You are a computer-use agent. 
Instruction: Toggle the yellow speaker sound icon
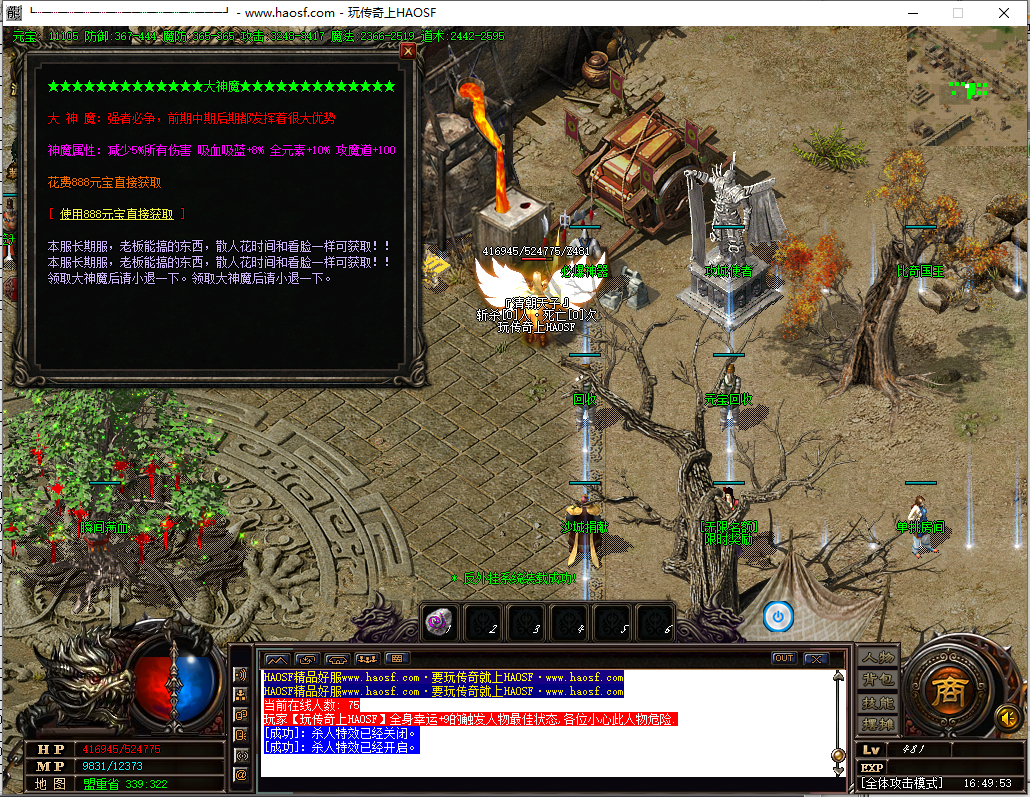(x=1007, y=717)
